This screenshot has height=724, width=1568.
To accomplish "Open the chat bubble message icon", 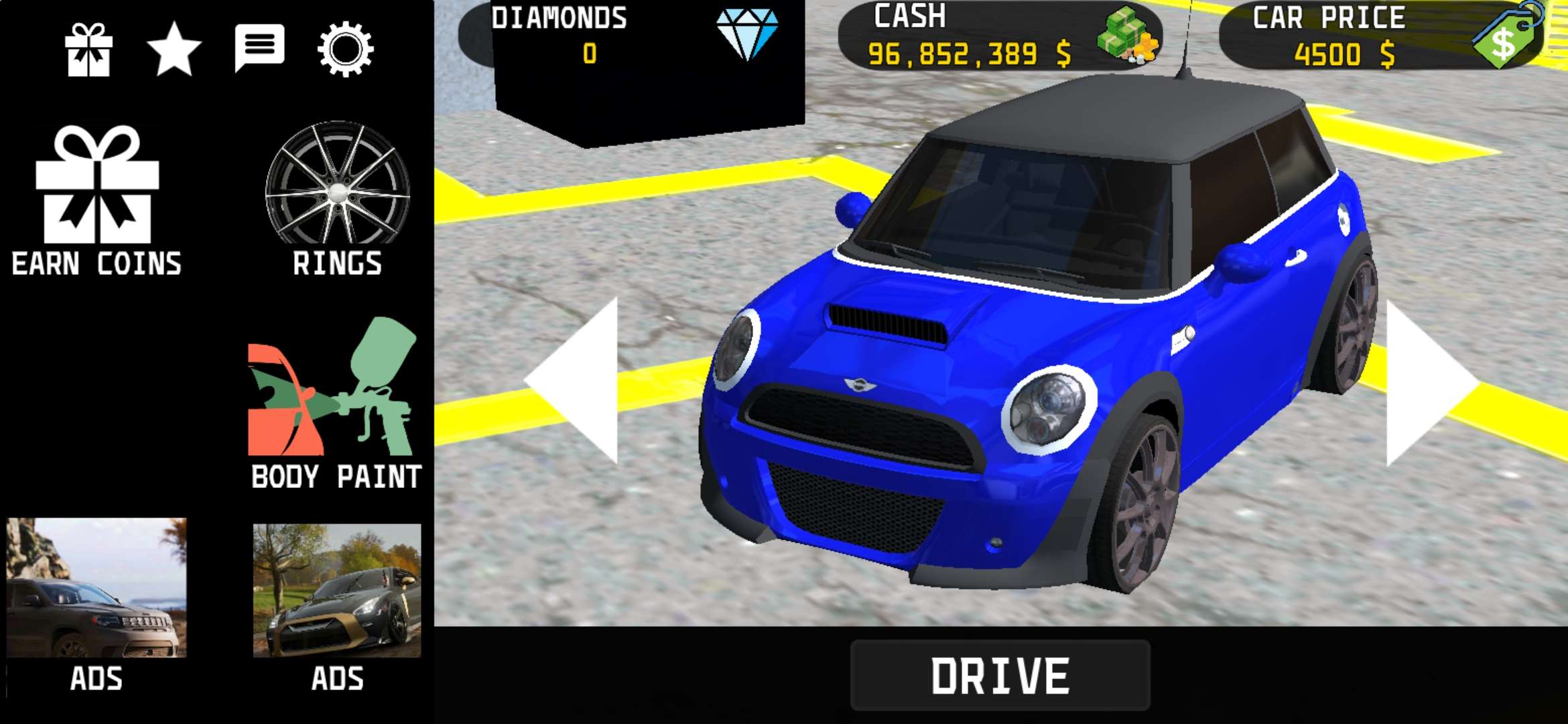I will [260, 47].
